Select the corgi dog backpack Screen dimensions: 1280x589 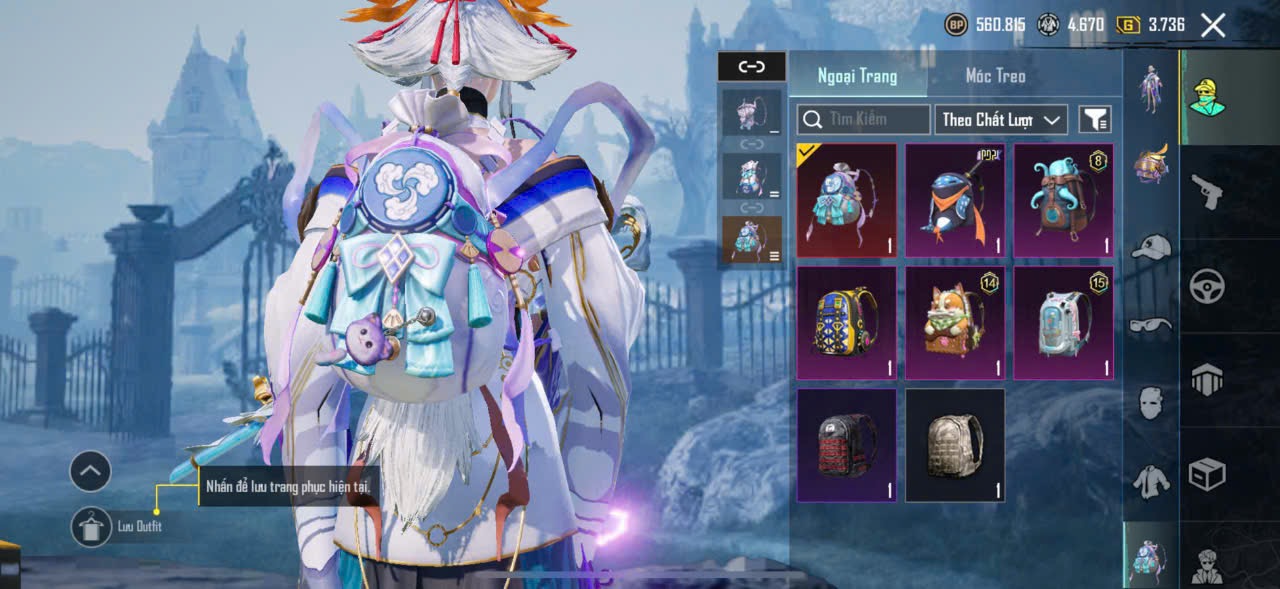point(955,323)
